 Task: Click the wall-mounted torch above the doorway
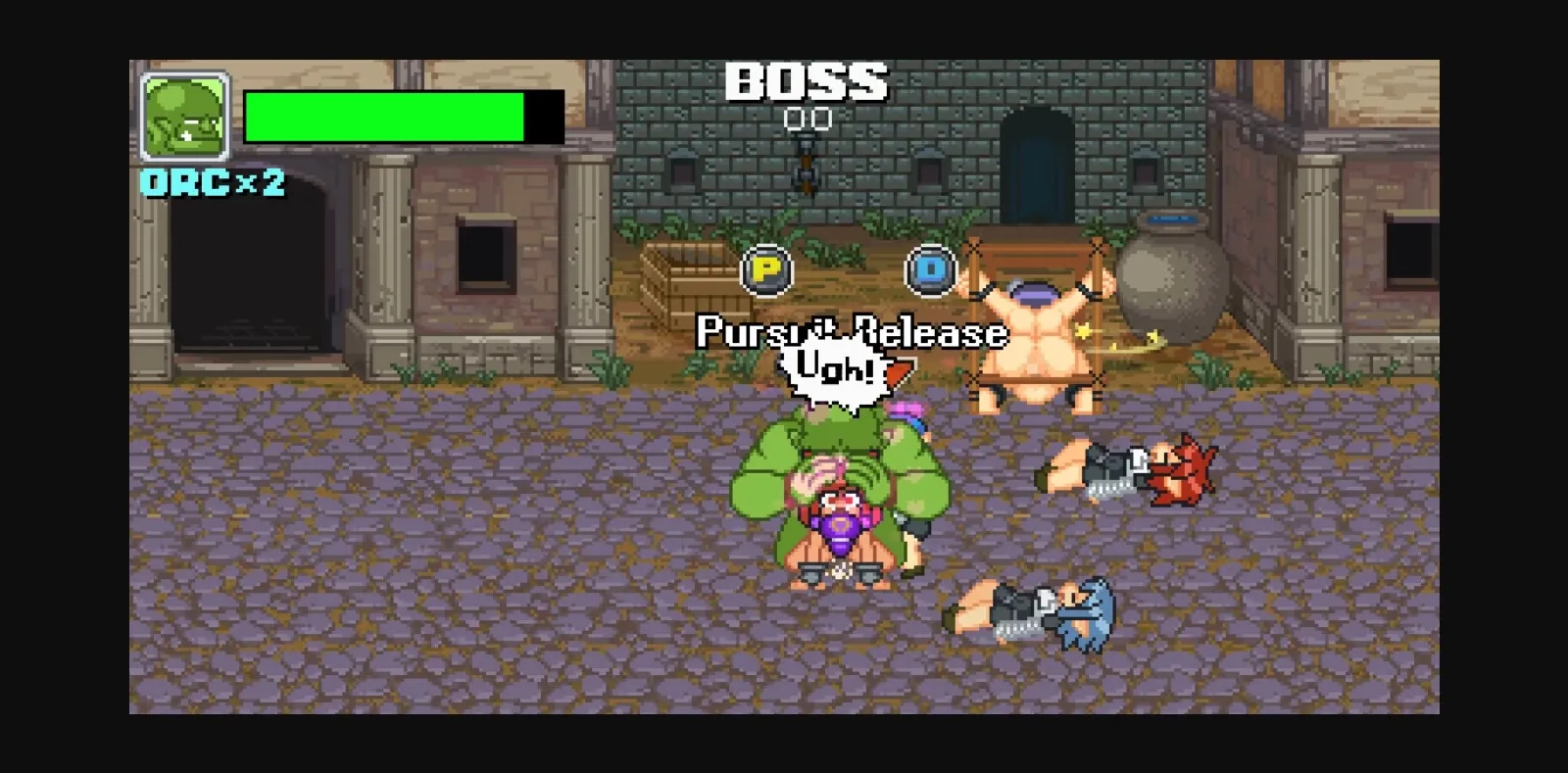[807, 165]
